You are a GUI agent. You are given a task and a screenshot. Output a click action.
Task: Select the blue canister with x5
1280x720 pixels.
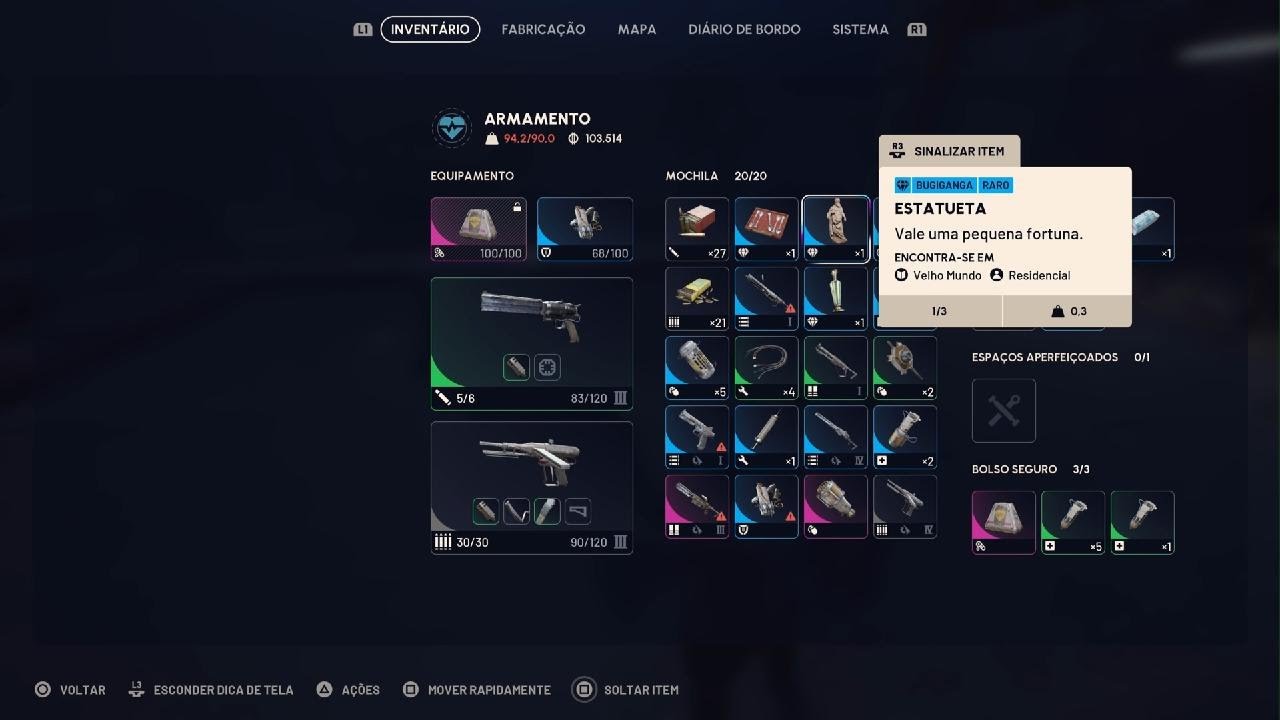(697, 367)
